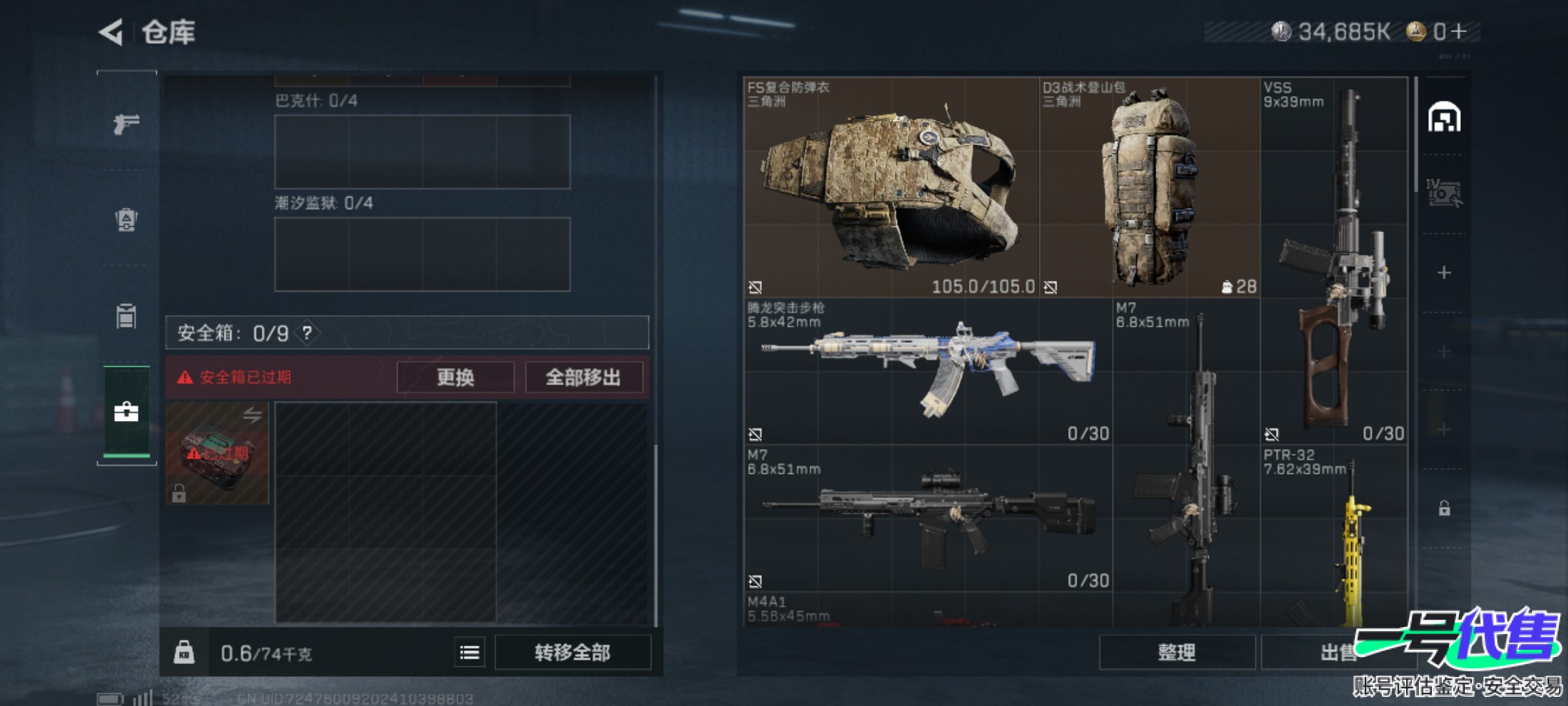Pick the D3战术登山包 backpack item
This screenshot has width=1568, height=706.
click(1149, 187)
